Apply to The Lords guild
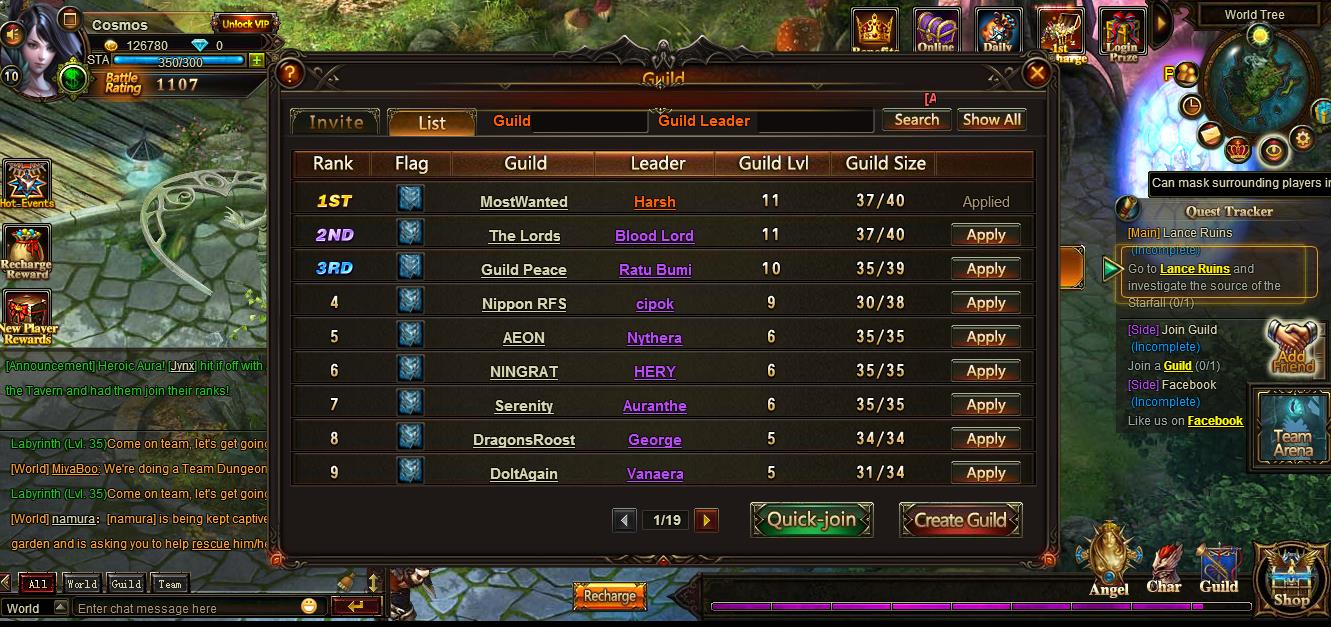 985,235
